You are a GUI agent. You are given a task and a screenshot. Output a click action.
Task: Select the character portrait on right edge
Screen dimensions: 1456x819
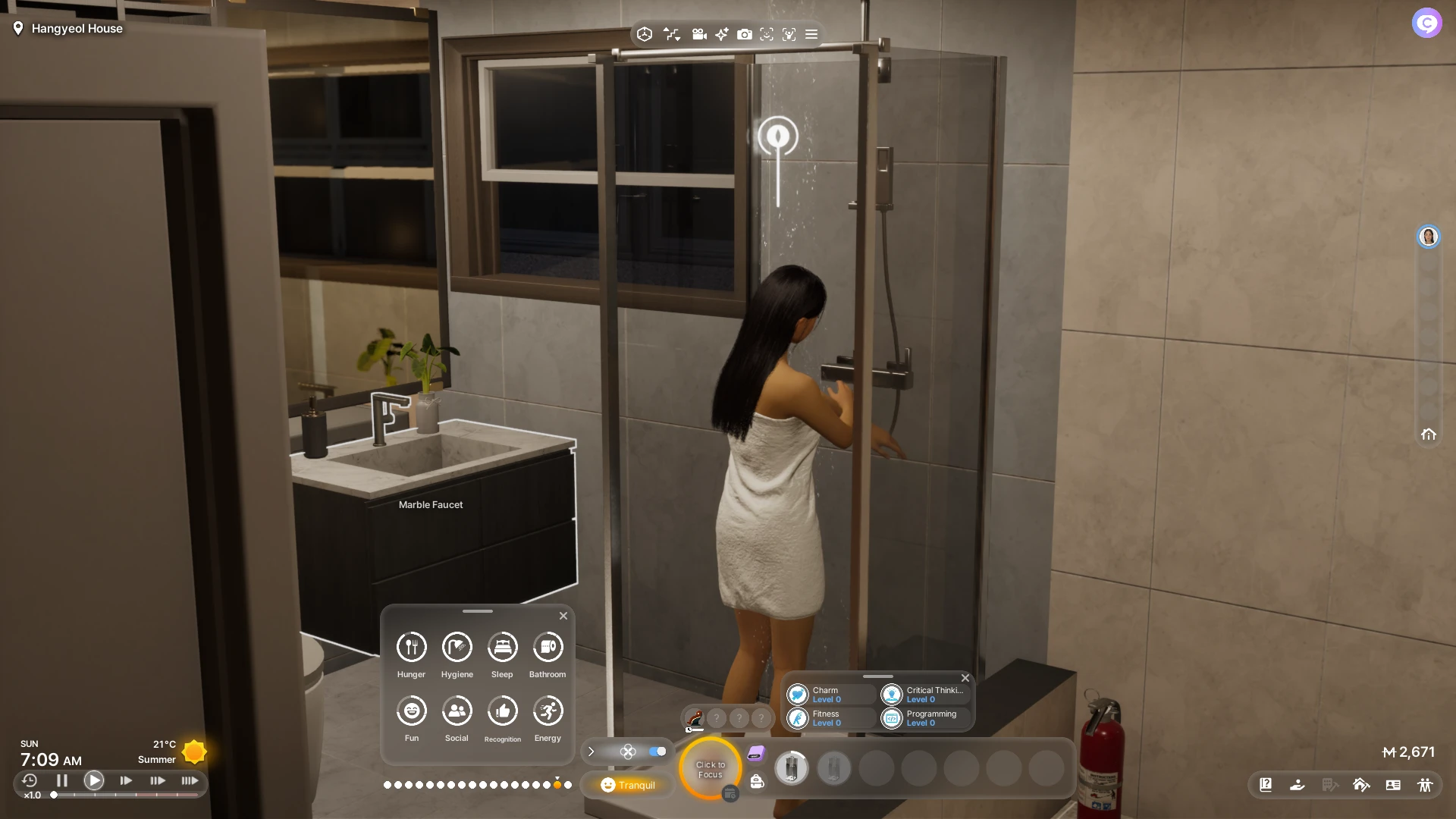pyautogui.click(x=1429, y=237)
